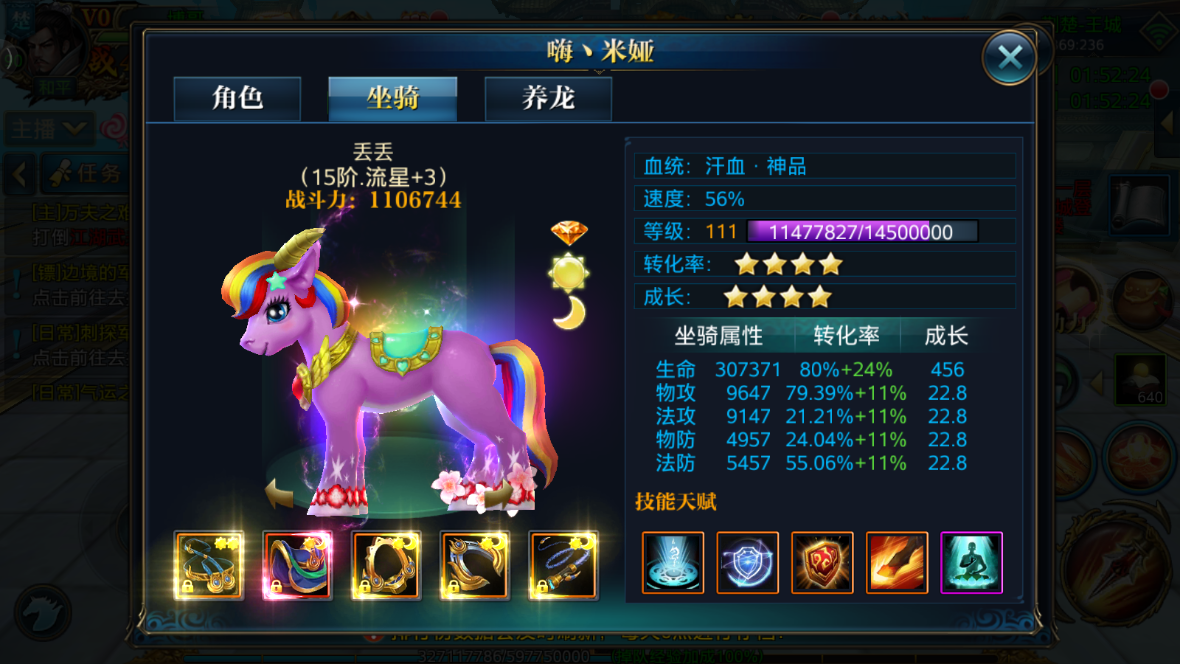Image resolution: width=1180 pixels, height=664 pixels.
Task: Select the mount reins equipment slot
Action: [x=209, y=565]
